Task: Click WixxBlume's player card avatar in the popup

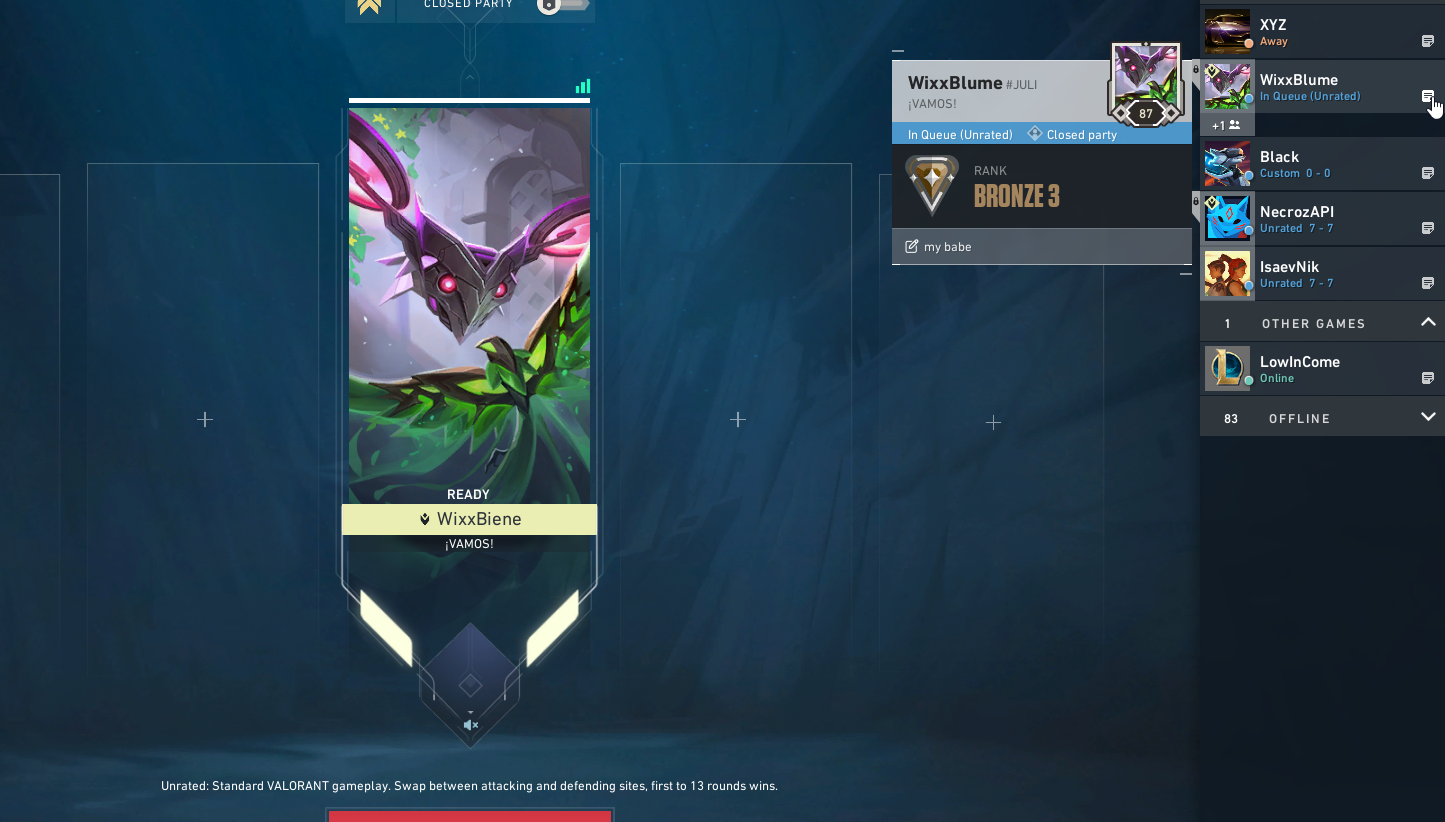Action: coord(1145,82)
